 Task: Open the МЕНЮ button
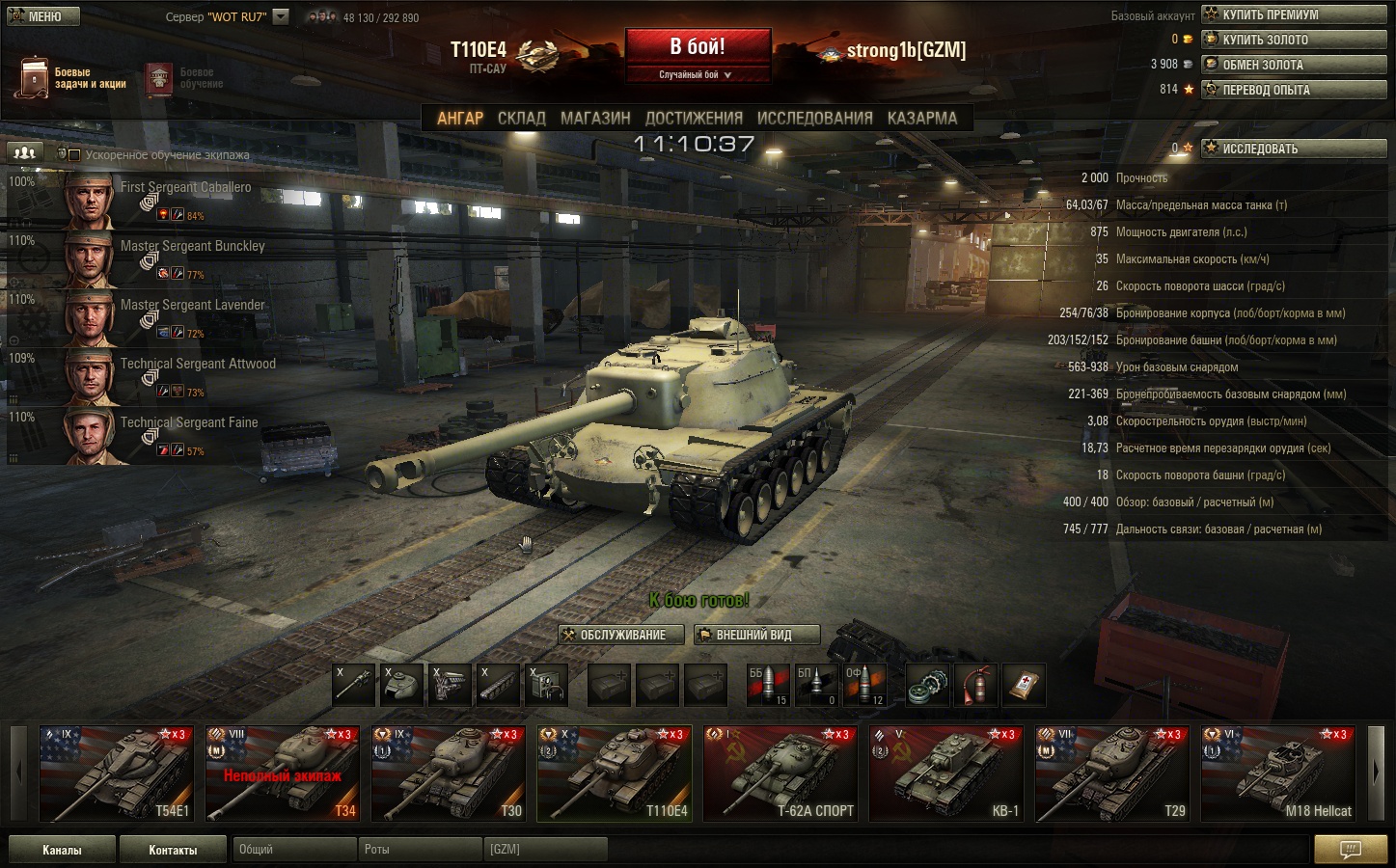point(38,15)
